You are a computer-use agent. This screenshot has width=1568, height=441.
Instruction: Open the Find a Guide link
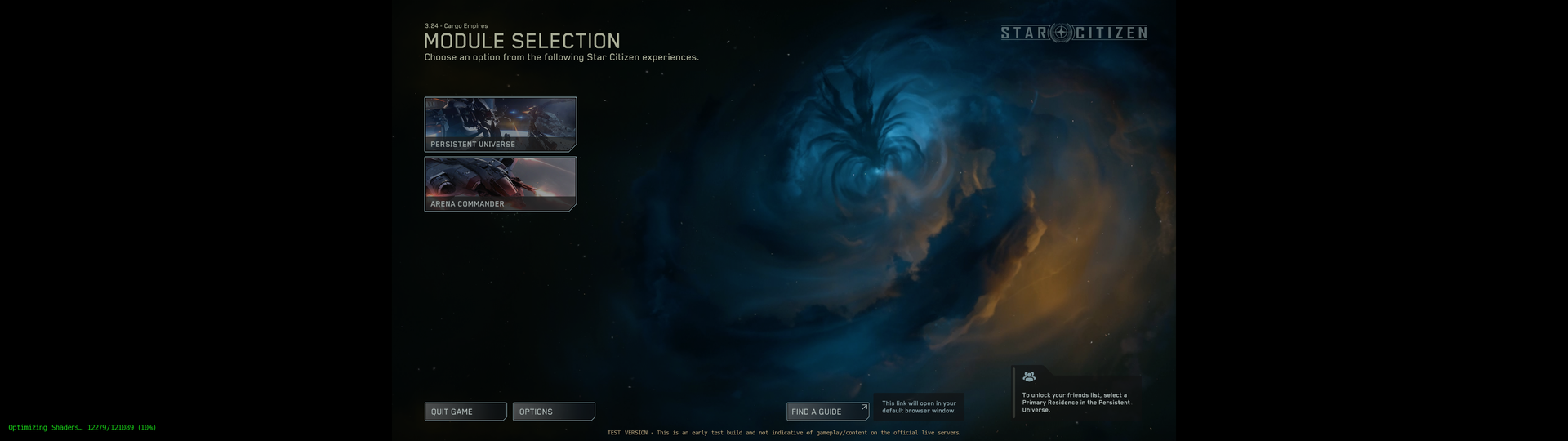[x=826, y=412]
